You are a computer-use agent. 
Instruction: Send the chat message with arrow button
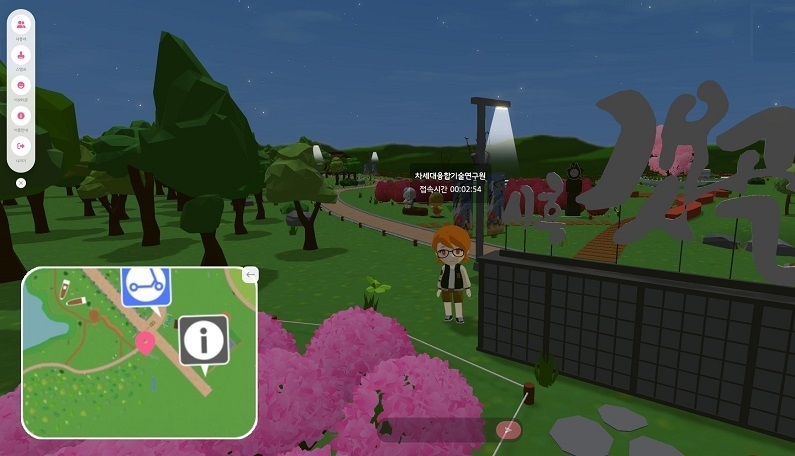(x=508, y=430)
